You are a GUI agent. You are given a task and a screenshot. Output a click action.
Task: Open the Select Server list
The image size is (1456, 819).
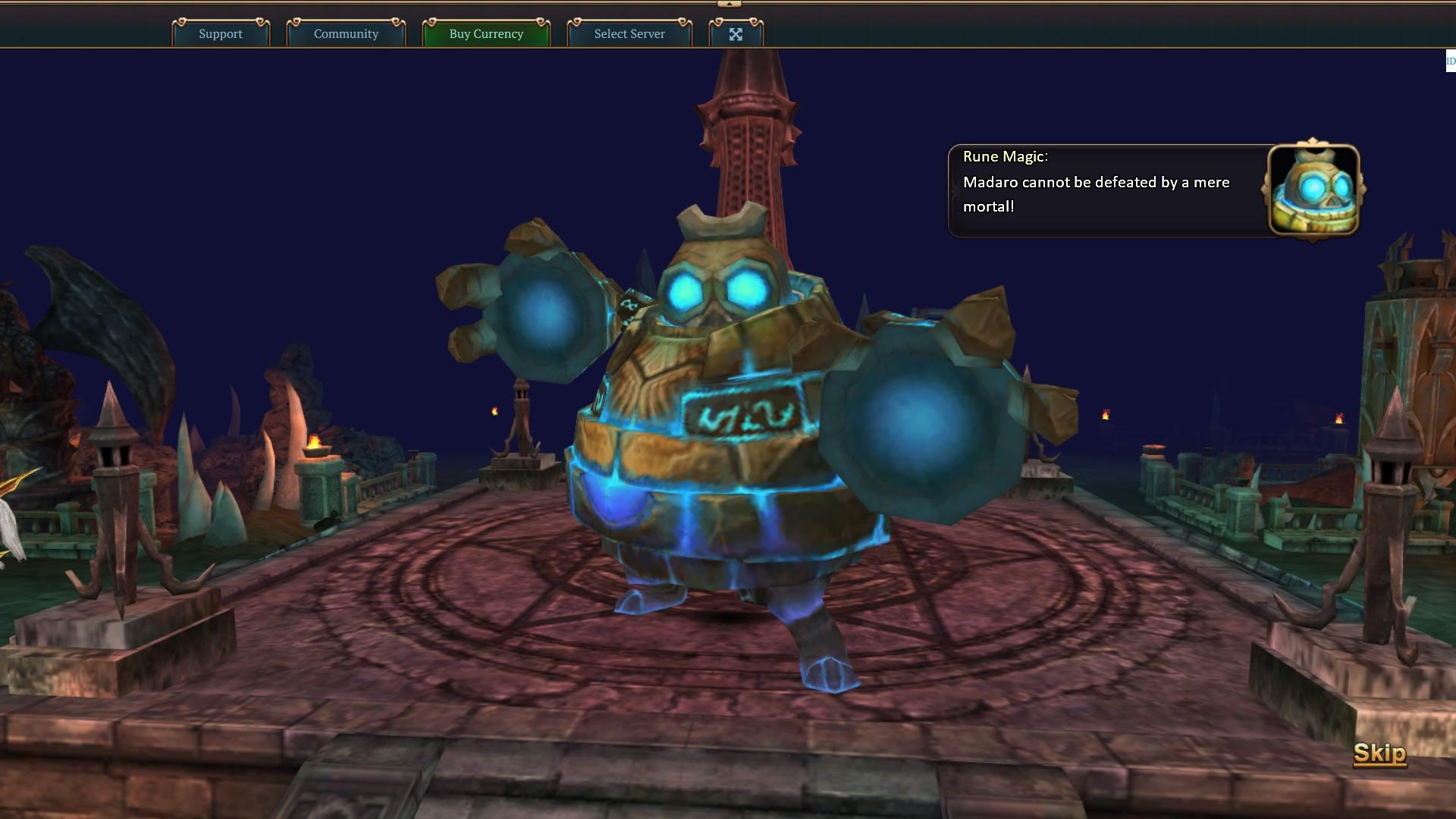pos(629,33)
